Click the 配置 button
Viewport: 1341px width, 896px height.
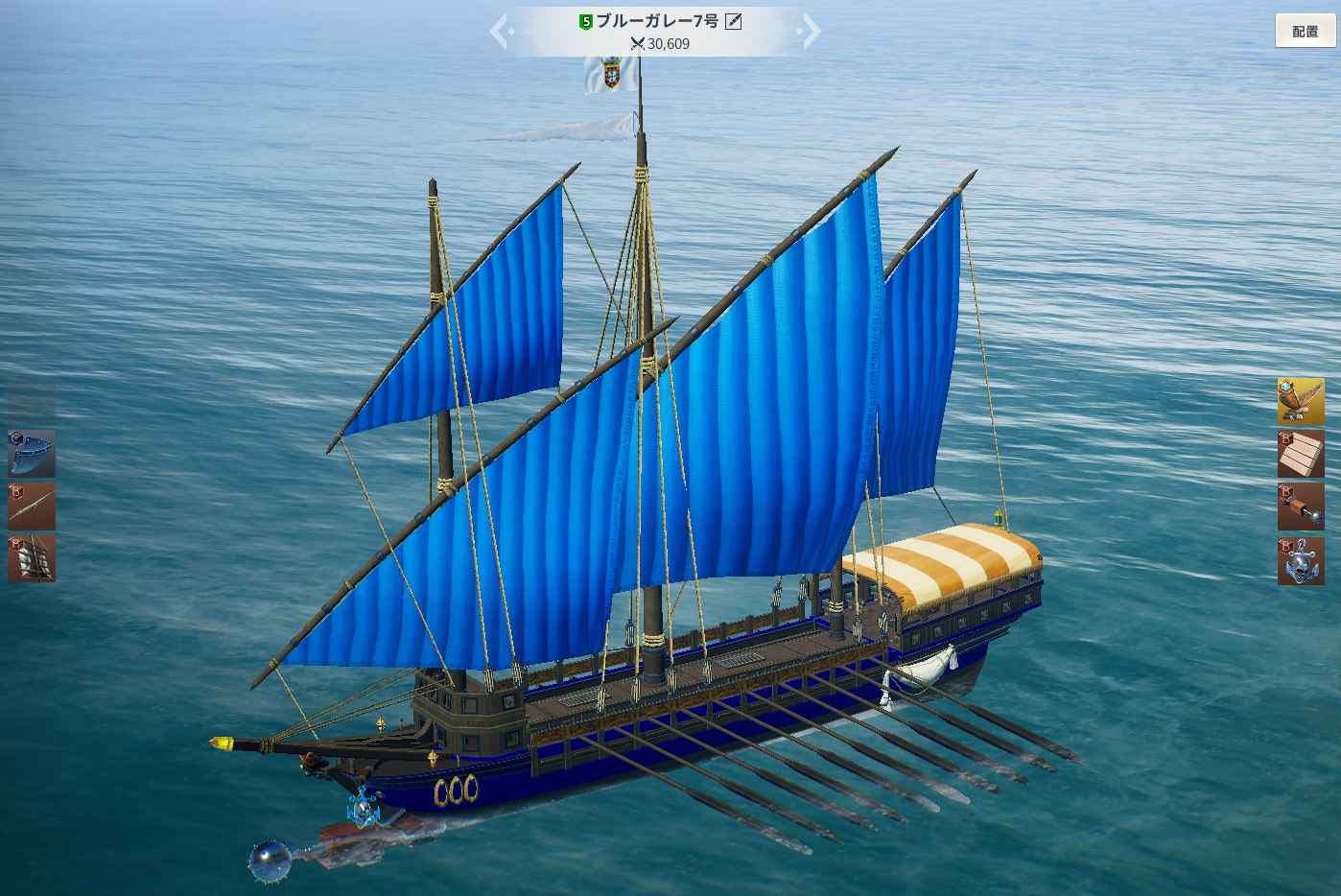[1305, 31]
